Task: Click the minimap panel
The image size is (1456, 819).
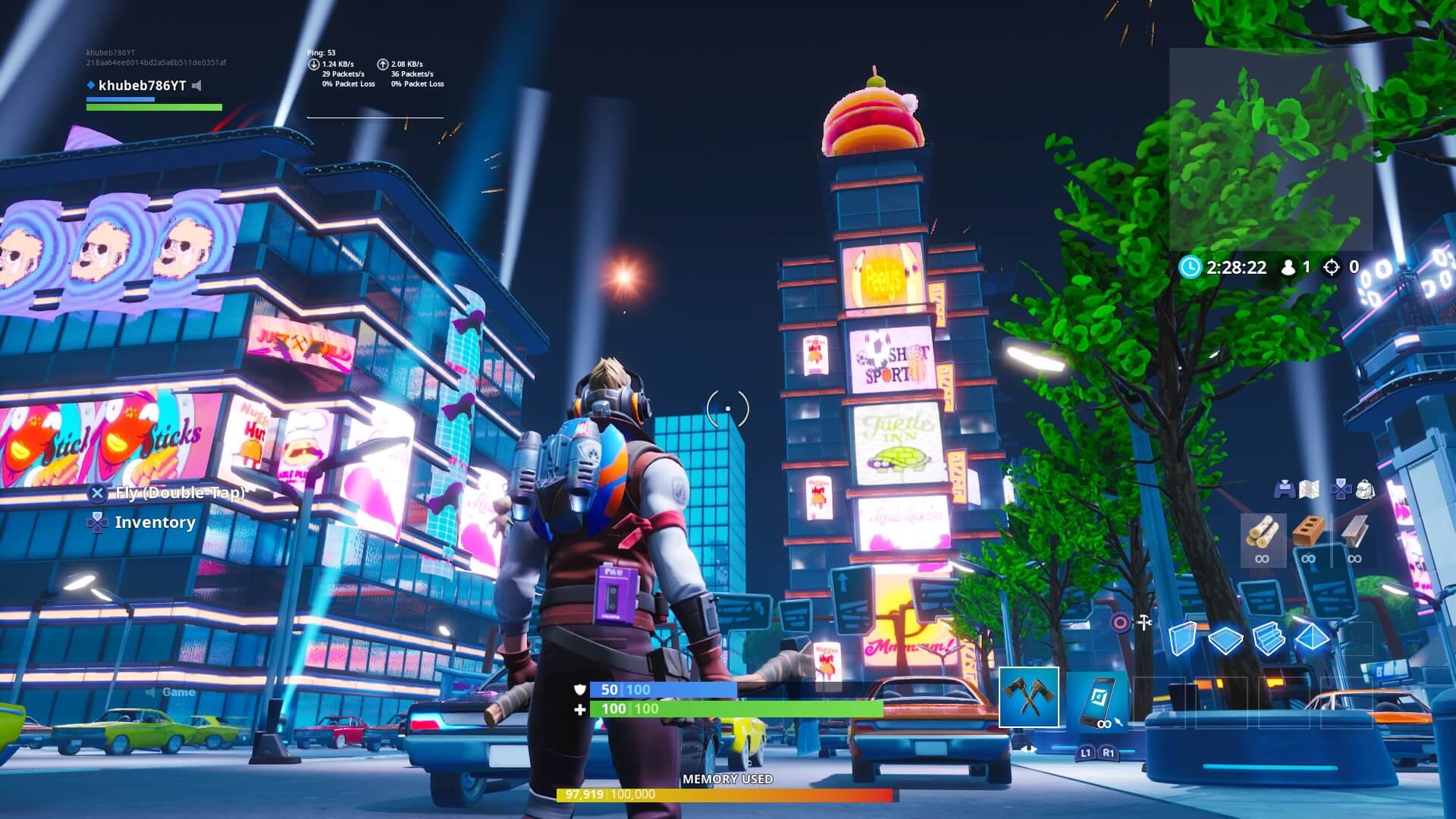Action: [1270, 149]
